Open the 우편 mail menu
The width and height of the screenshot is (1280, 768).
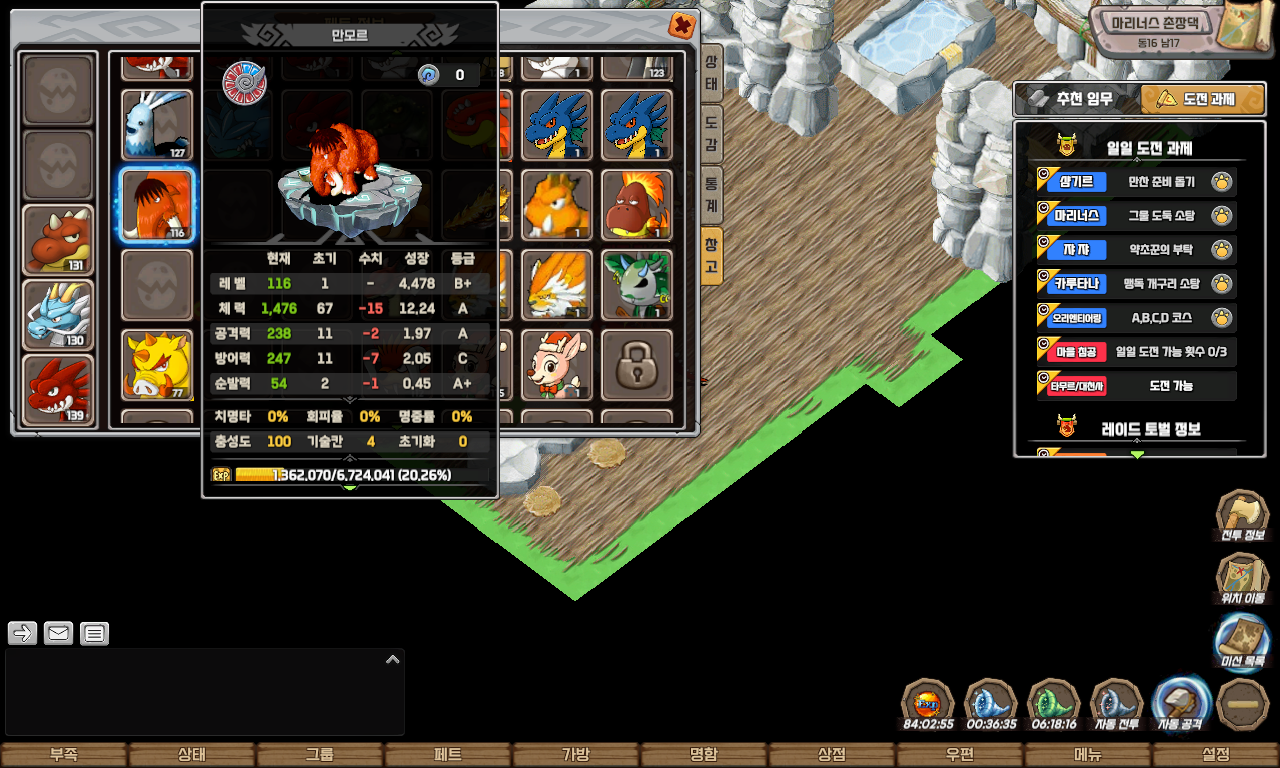coord(960,755)
